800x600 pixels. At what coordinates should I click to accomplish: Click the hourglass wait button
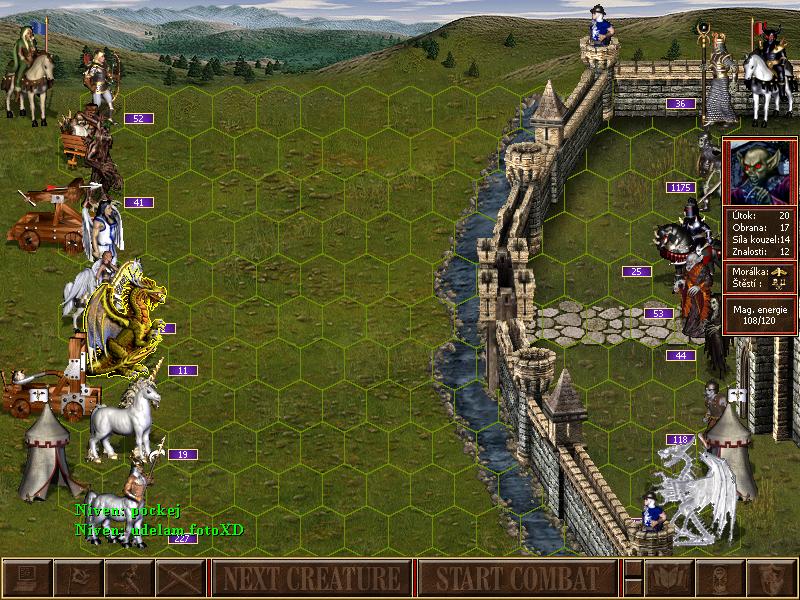tap(720, 578)
